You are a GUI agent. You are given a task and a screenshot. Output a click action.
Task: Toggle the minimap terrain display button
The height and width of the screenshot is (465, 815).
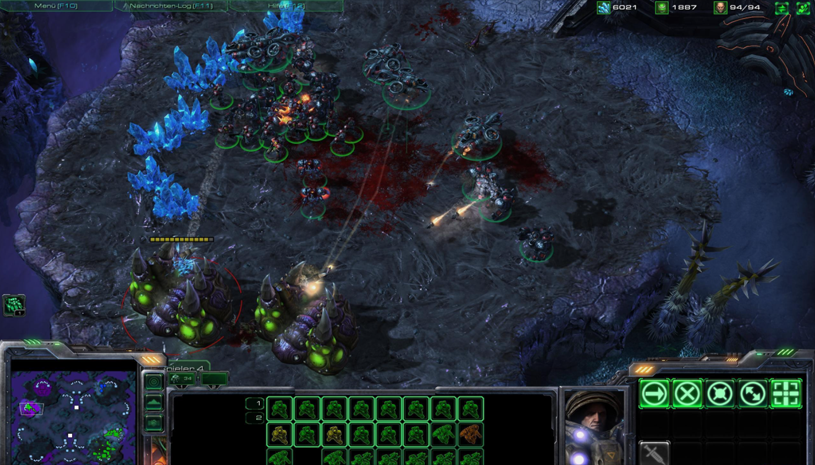(153, 402)
